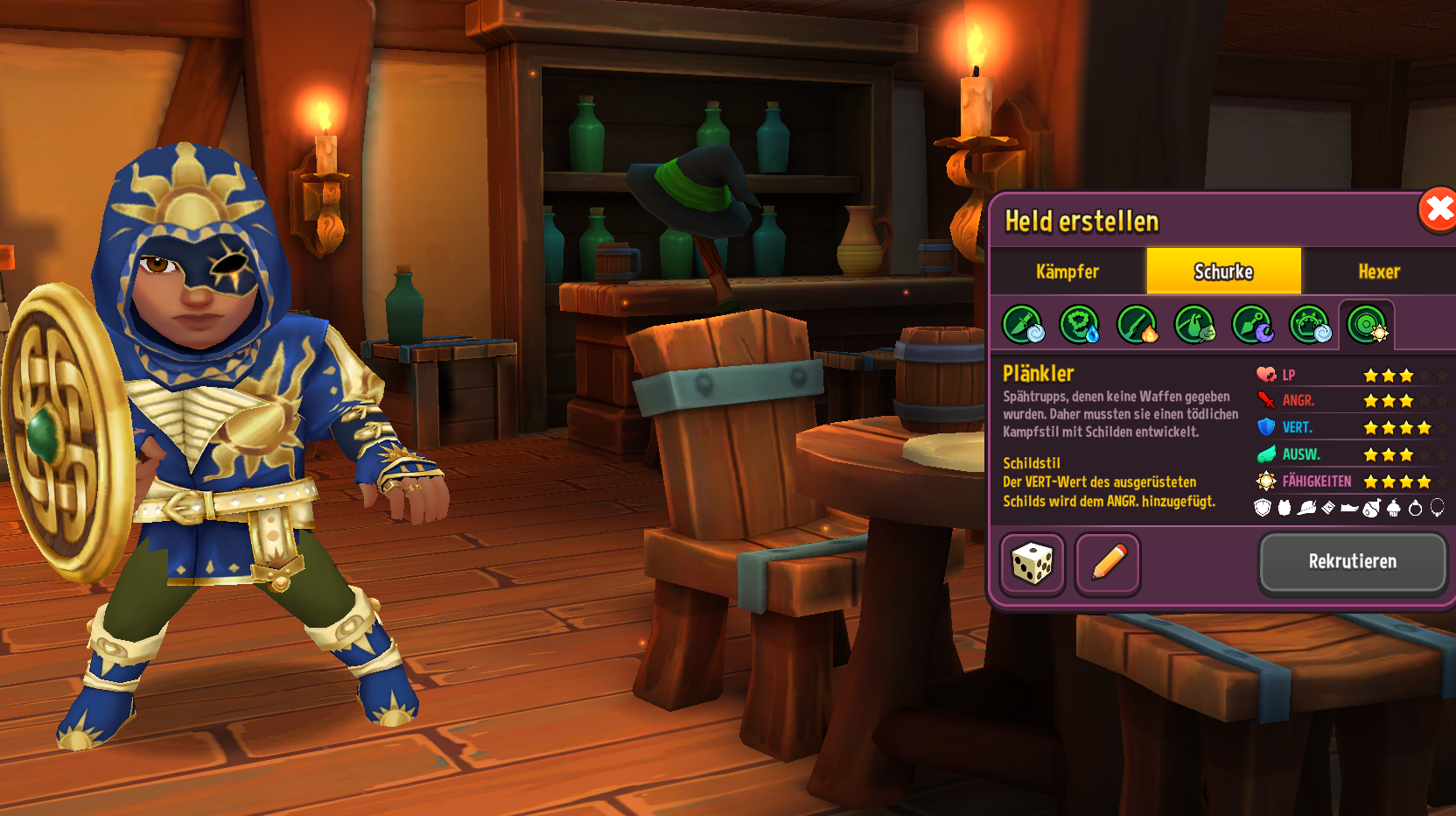This screenshot has height=816, width=1456.
Task: Select the Plänkler shield subclass with sun
Action: tap(1367, 325)
